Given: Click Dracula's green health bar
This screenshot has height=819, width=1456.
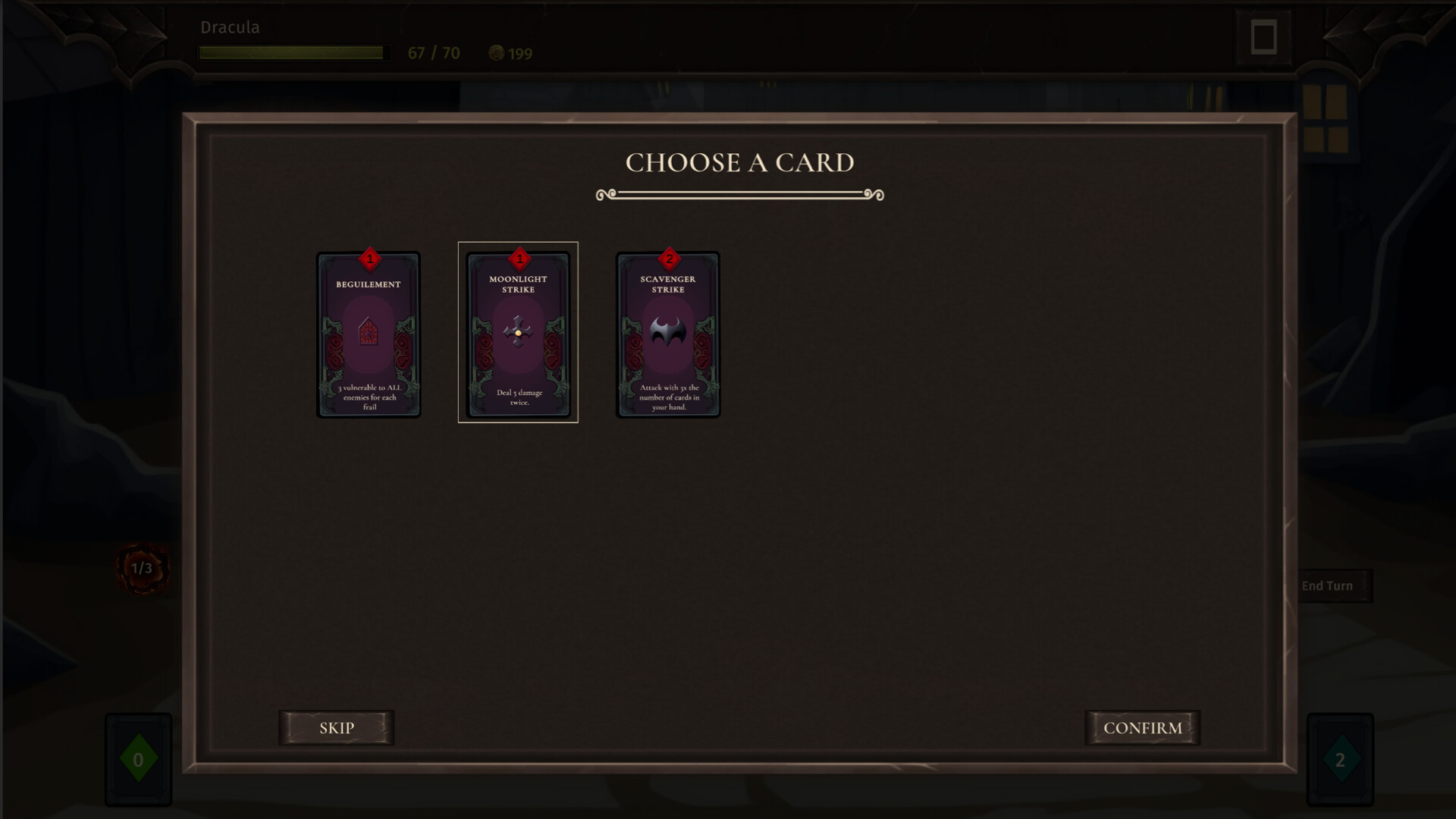Looking at the screenshot, I should point(294,52).
